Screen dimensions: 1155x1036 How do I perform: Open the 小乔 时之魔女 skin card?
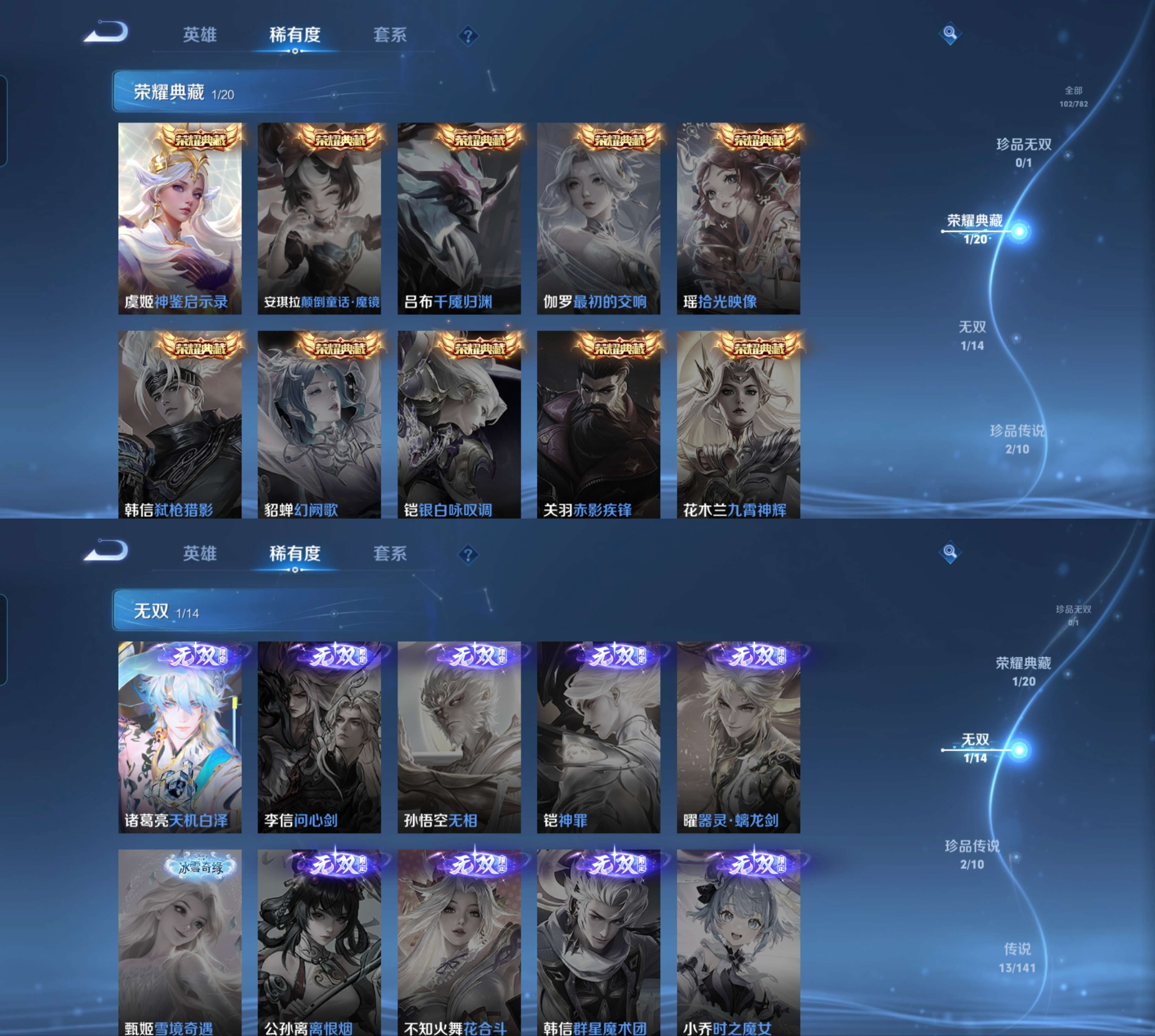[x=738, y=942]
